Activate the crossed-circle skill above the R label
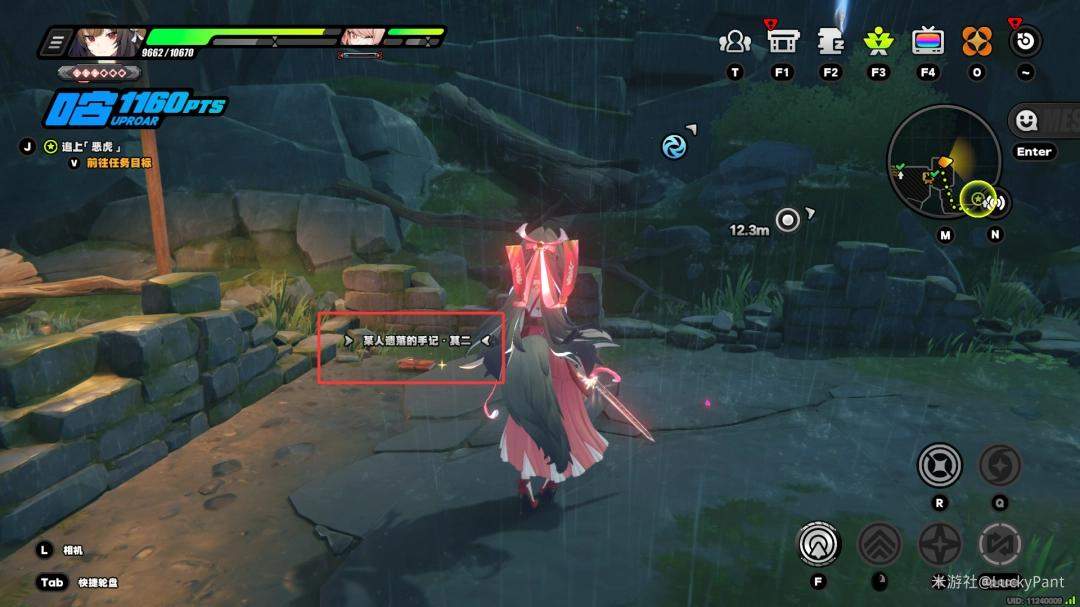Screen dimensions: 1080x607 [x=939, y=465]
